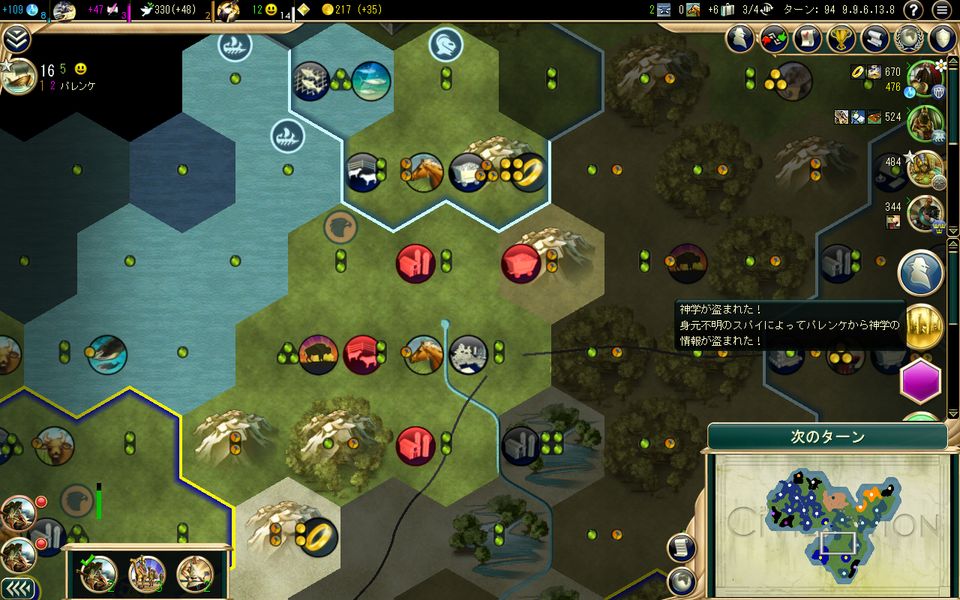Image resolution: width=960 pixels, height=600 pixels.
Task: Select the leader portrait with score 670
Action: [x=926, y=78]
